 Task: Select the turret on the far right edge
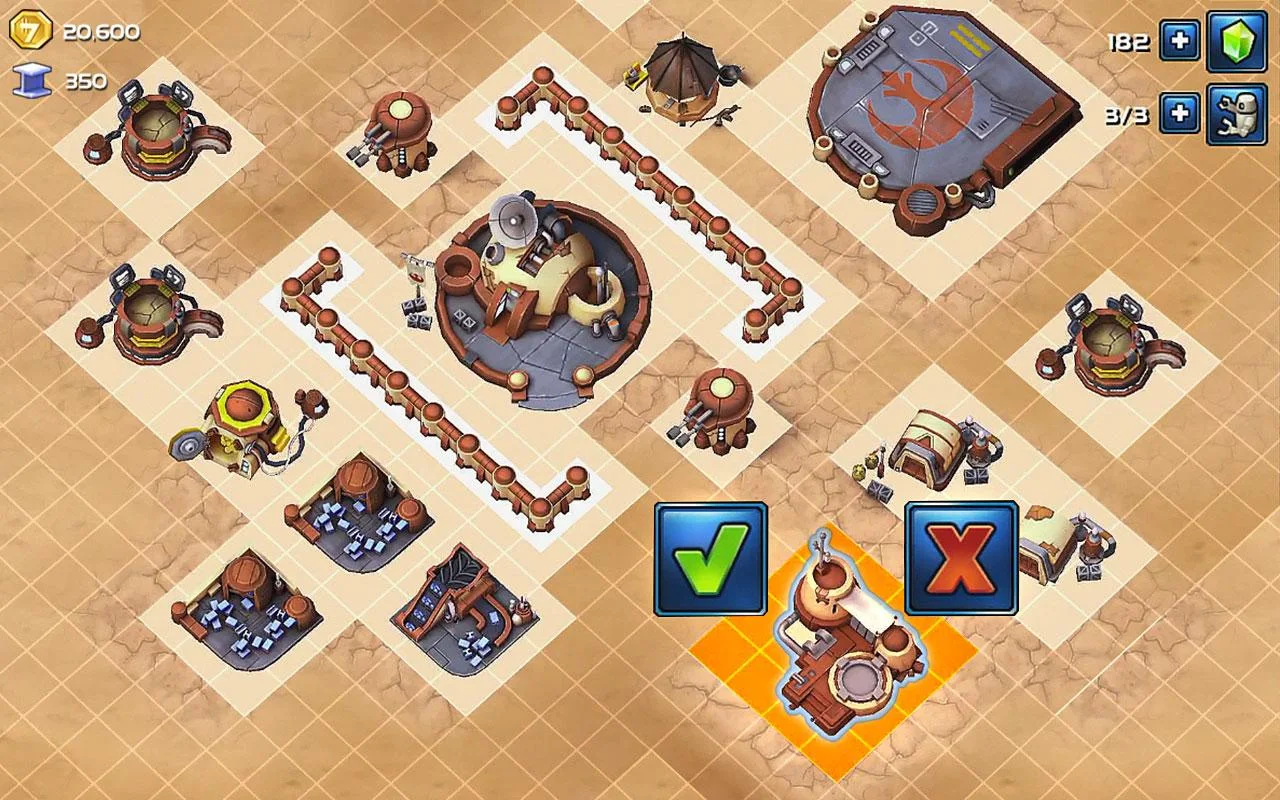click(x=1110, y=340)
